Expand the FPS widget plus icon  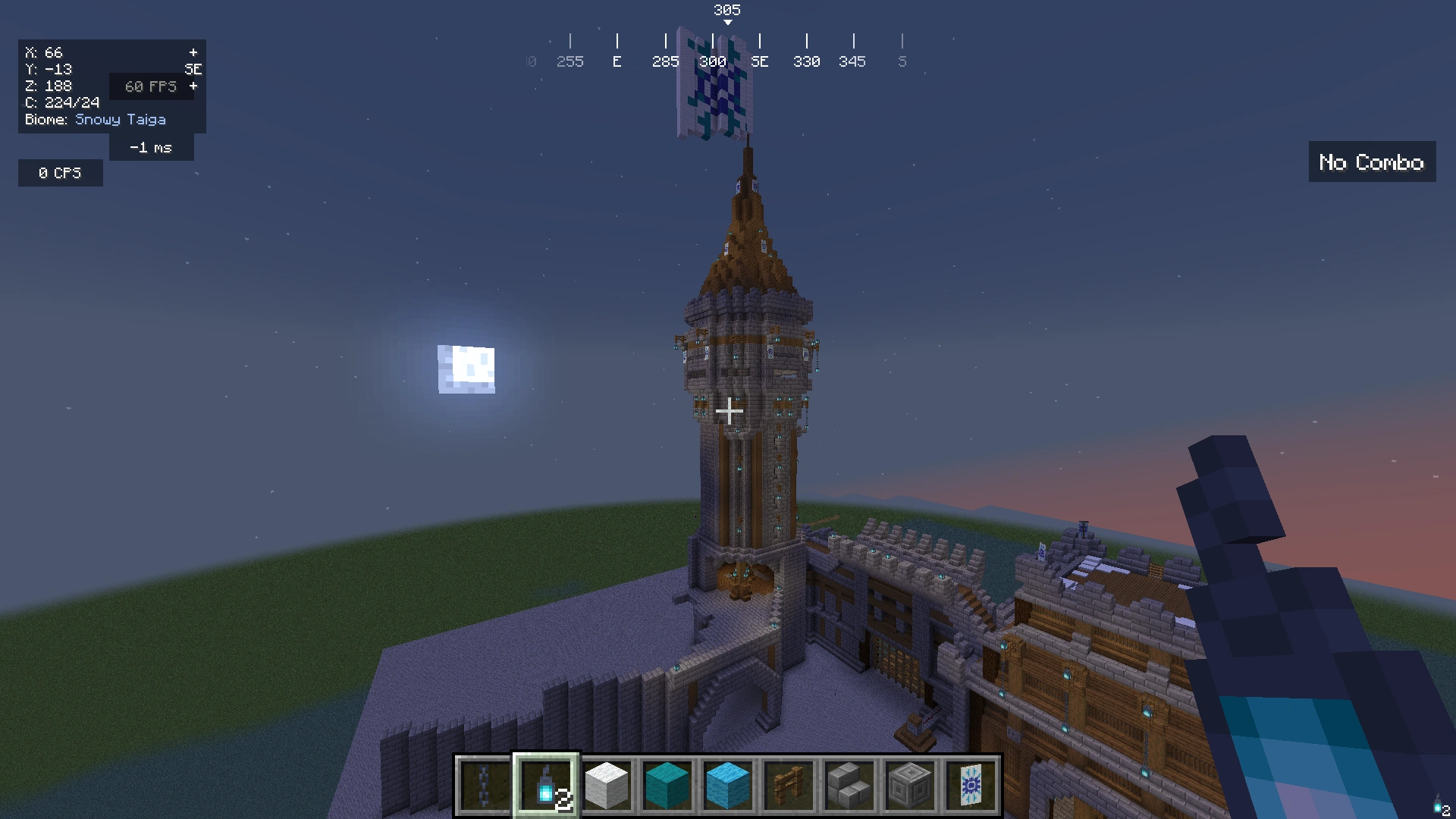[x=193, y=86]
